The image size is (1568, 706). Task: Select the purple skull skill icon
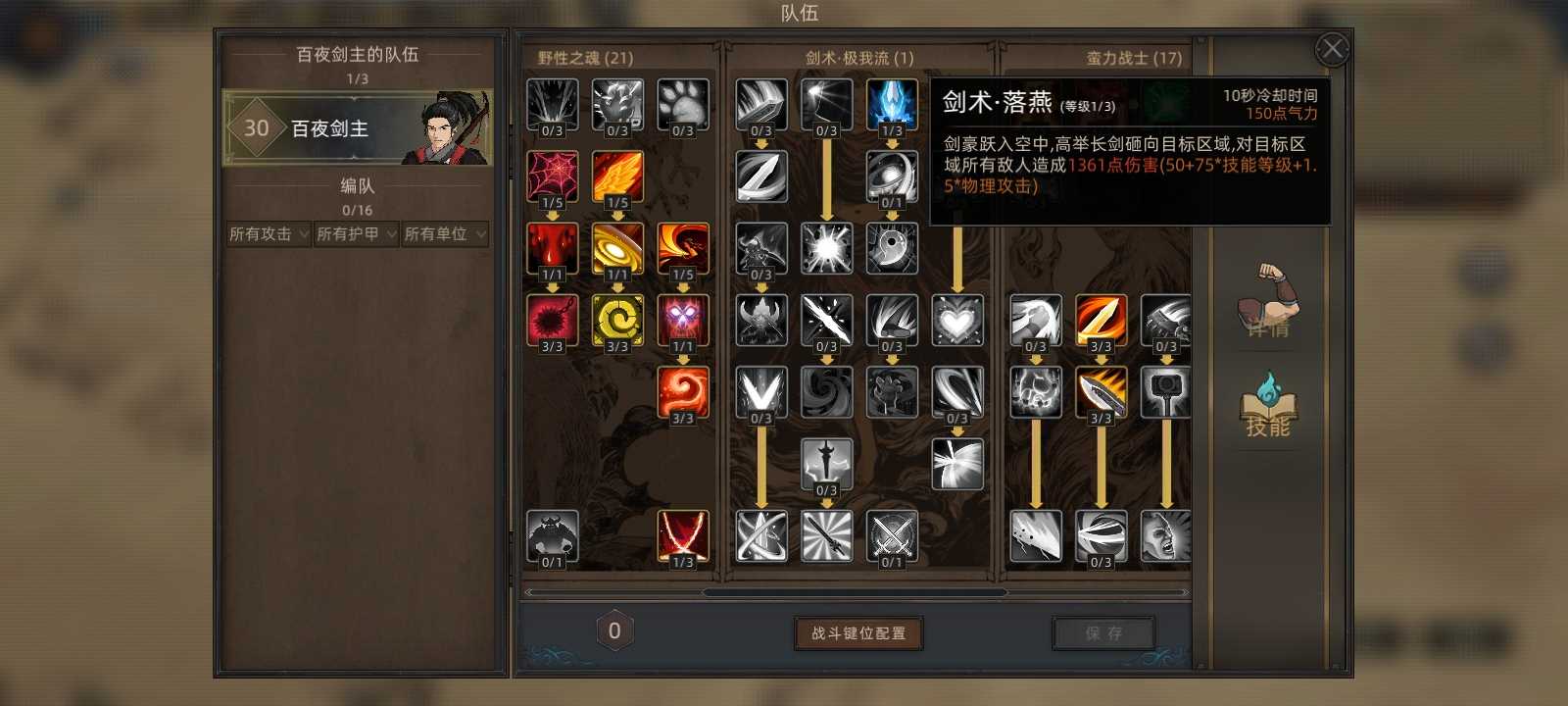tap(683, 321)
